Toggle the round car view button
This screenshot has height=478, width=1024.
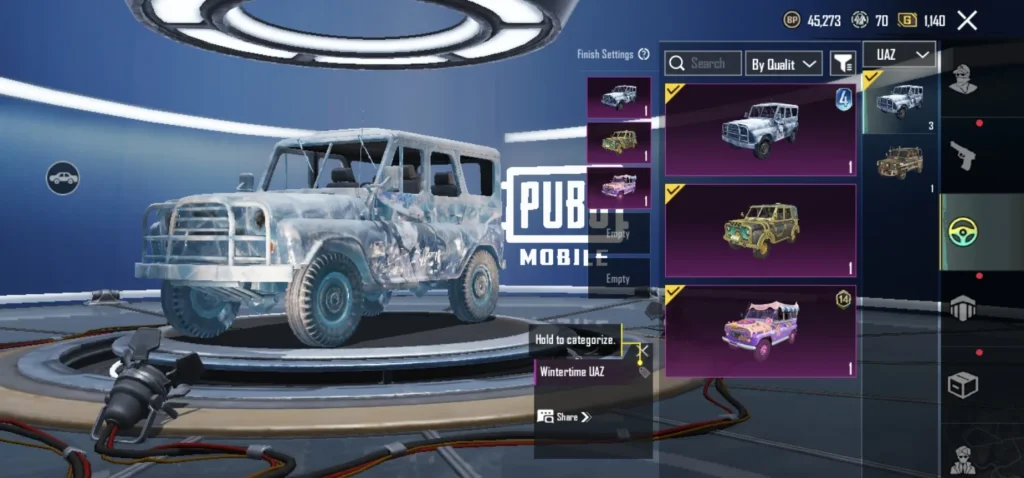(x=62, y=178)
